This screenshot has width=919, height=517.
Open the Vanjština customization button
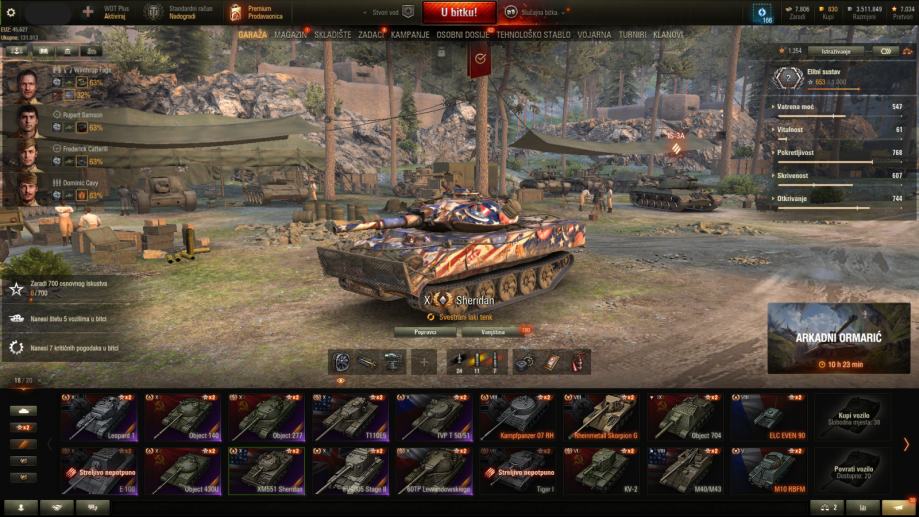point(492,330)
